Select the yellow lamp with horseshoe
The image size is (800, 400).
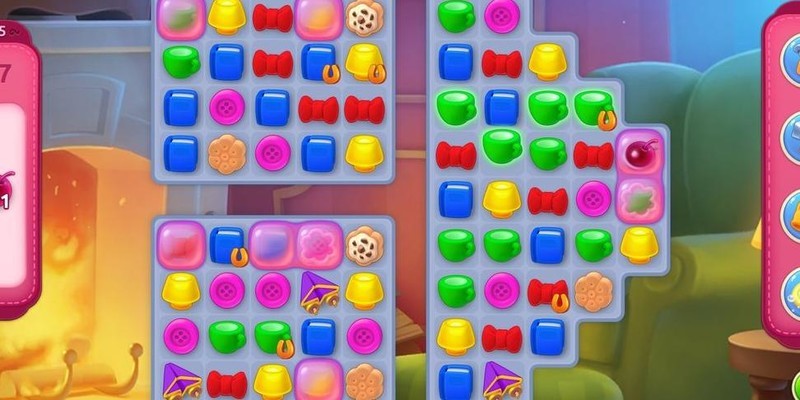364,63
